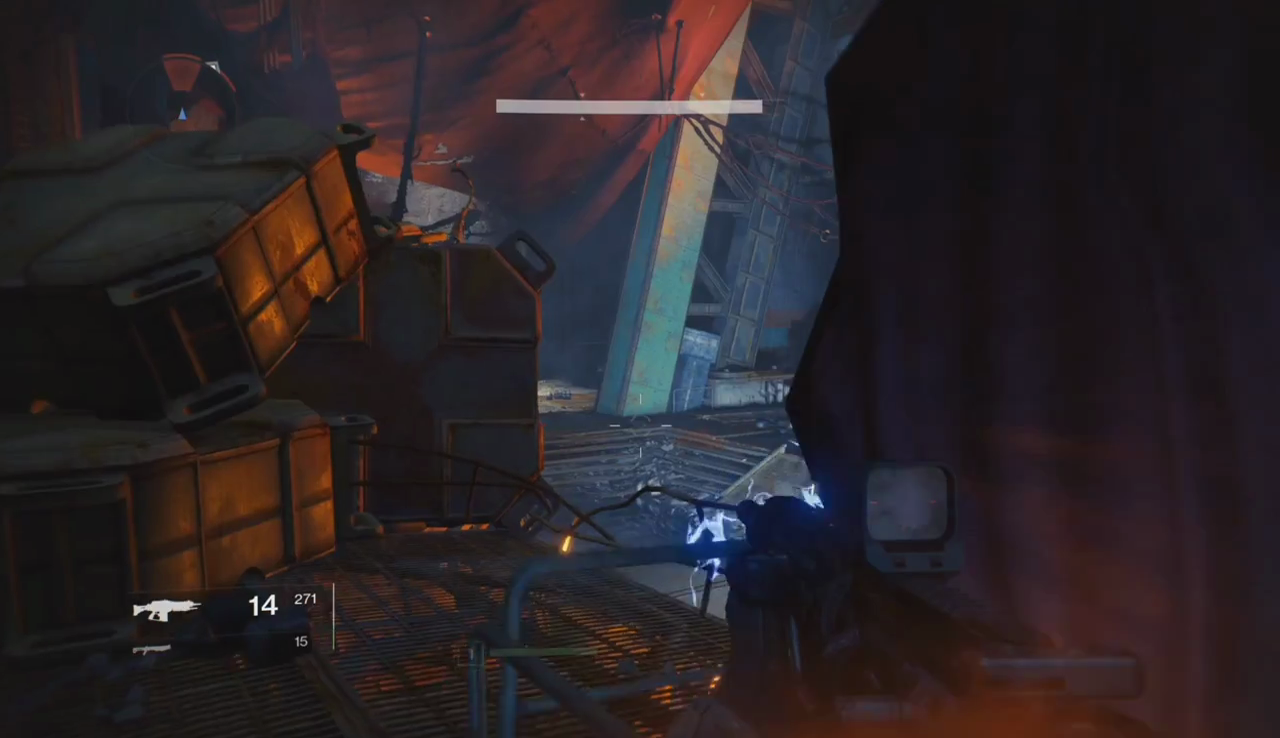This screenshot has height=738, width=1280.
Task: Select the secondary weapon icon below the rifle
Action: click(152, 649)
